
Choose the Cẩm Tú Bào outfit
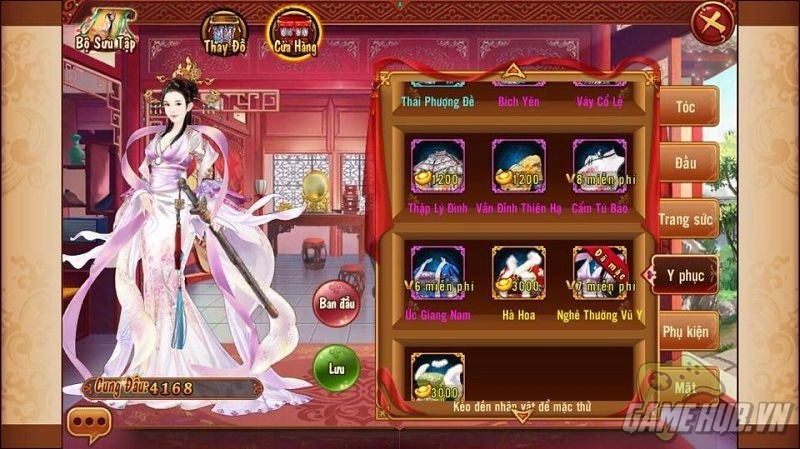(x=599, y=166)
